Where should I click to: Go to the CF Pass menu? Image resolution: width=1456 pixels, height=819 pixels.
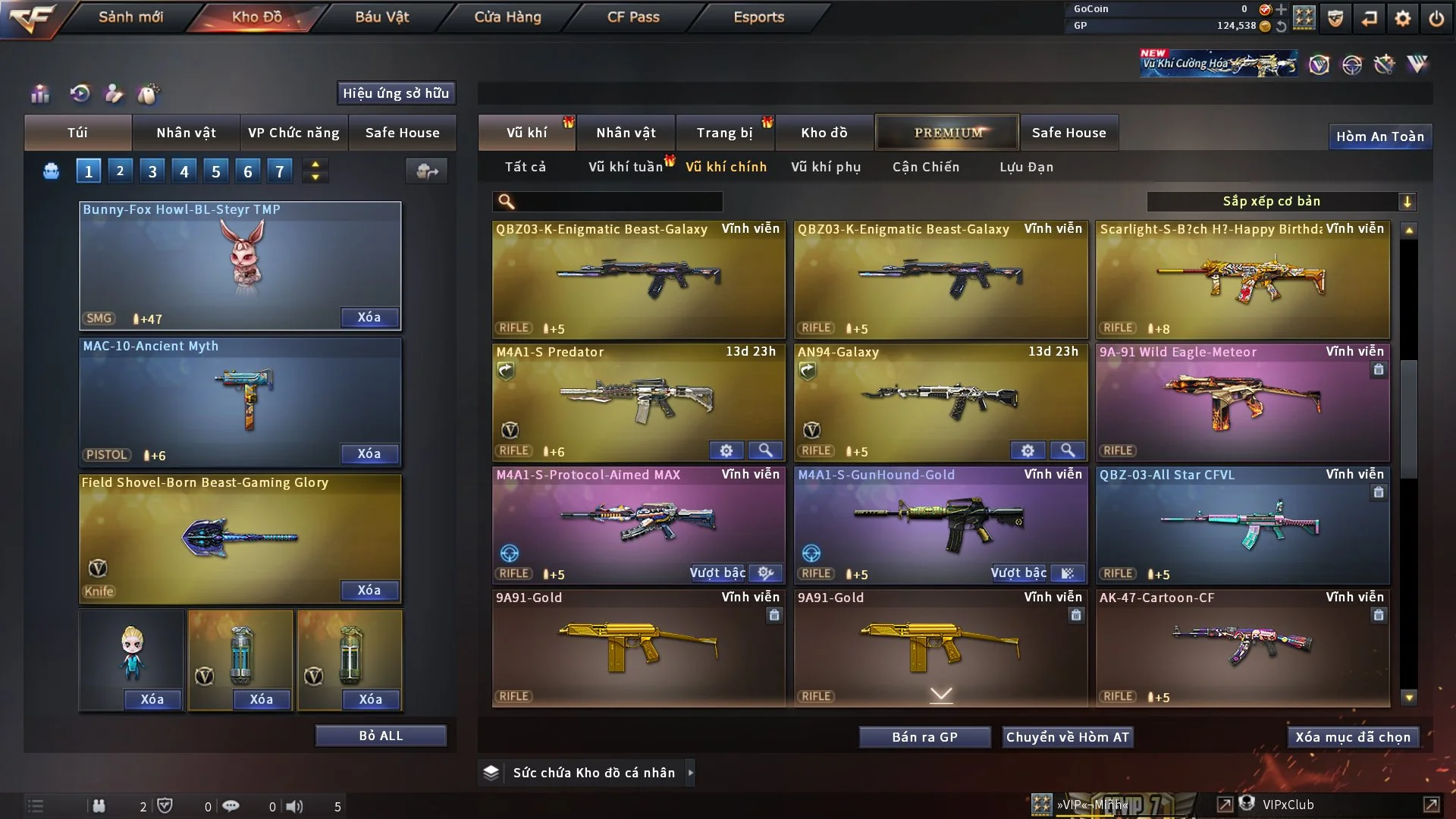pyautogui.click(x=633, y=17)
